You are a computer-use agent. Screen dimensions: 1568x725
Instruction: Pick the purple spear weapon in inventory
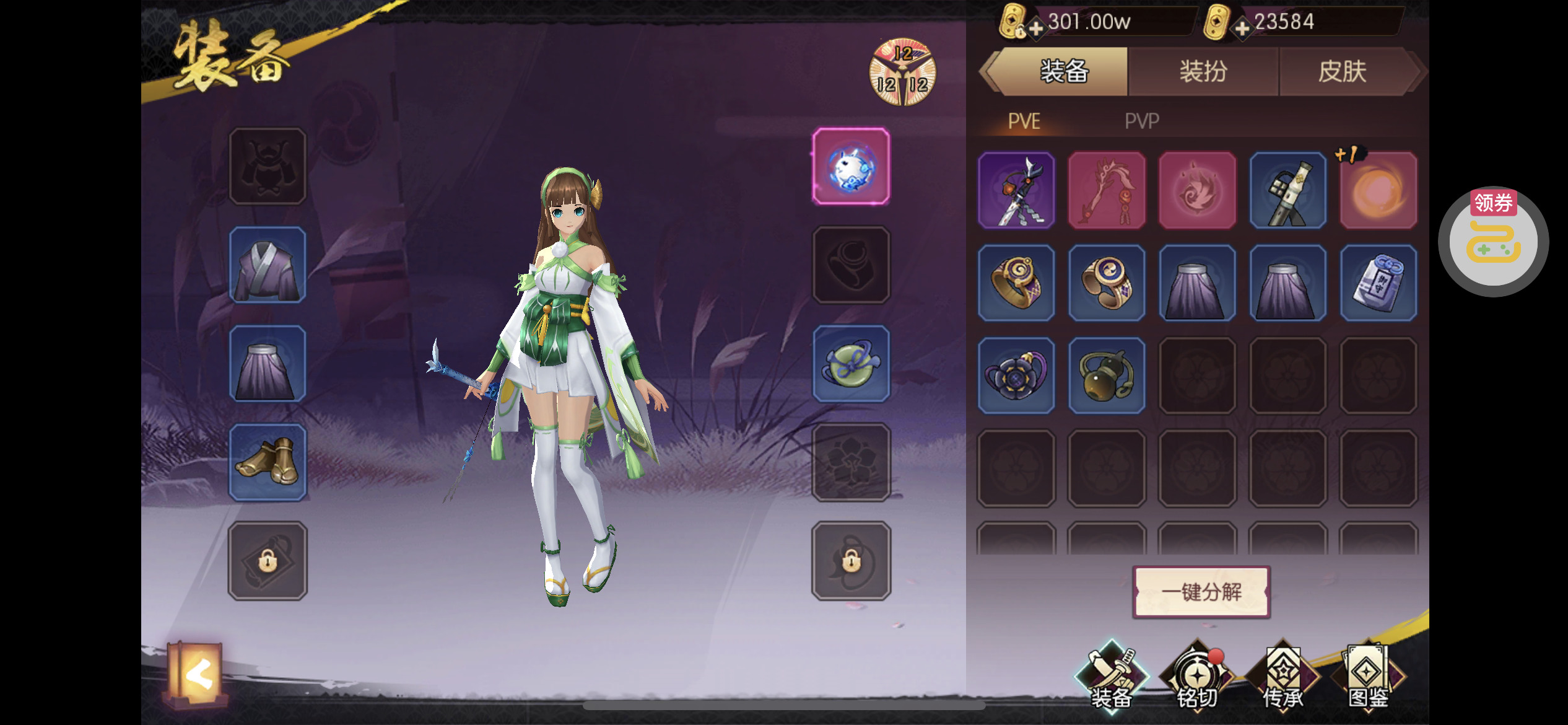click(x=1016, y=191)
